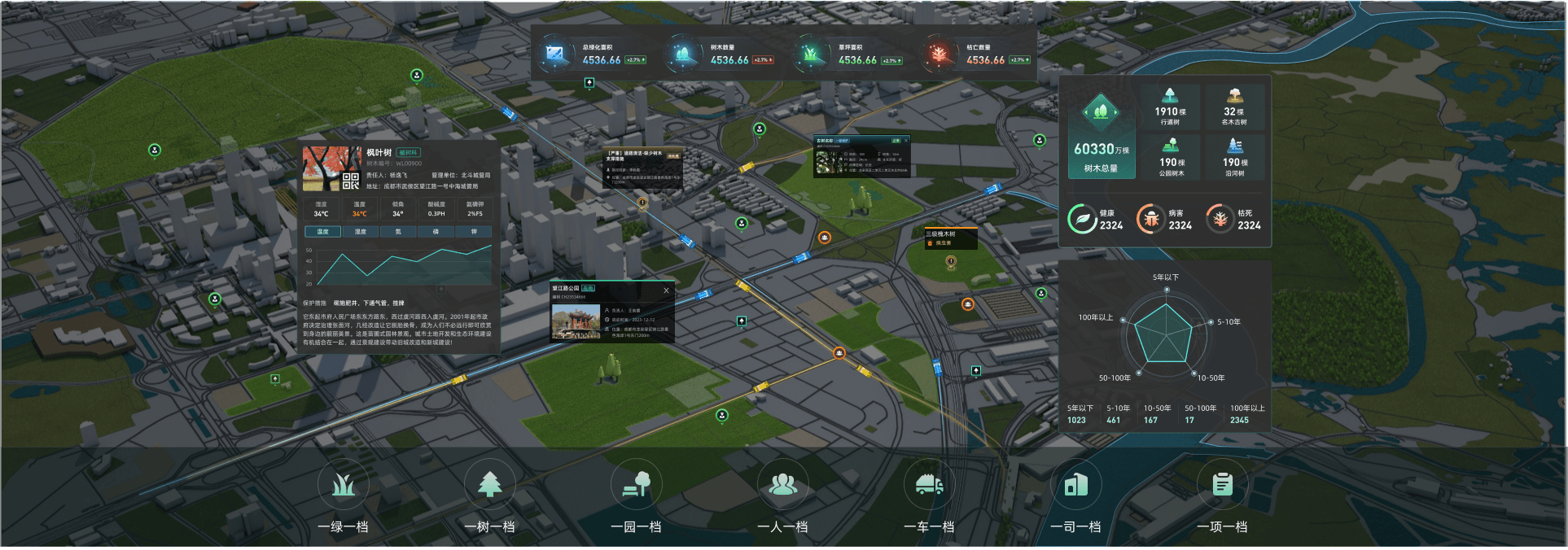This screenshot has width=1568, height=550.
Task: Open the 望江路公园 pavilion photo
Action: [576, 322]
